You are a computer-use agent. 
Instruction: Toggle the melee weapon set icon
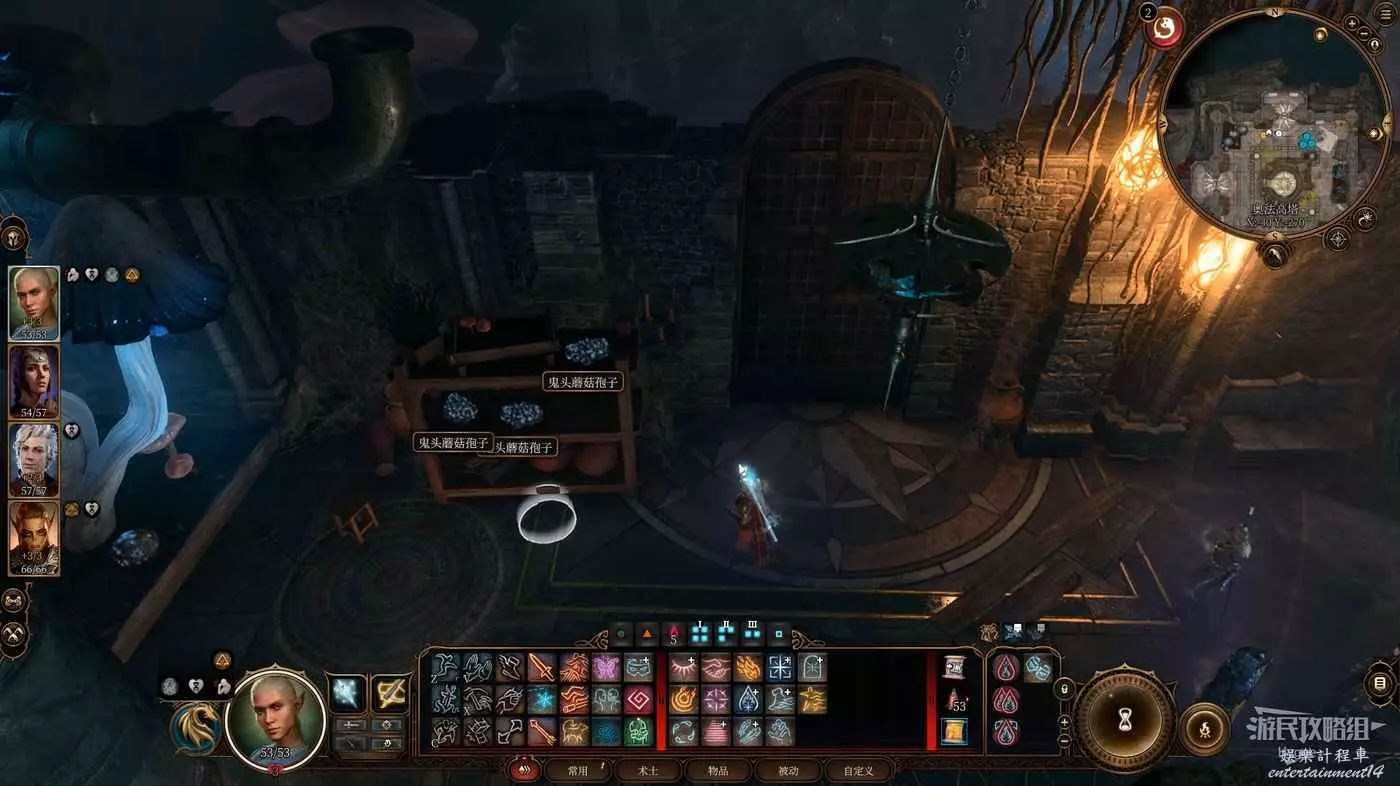click(x=349, y=693)
